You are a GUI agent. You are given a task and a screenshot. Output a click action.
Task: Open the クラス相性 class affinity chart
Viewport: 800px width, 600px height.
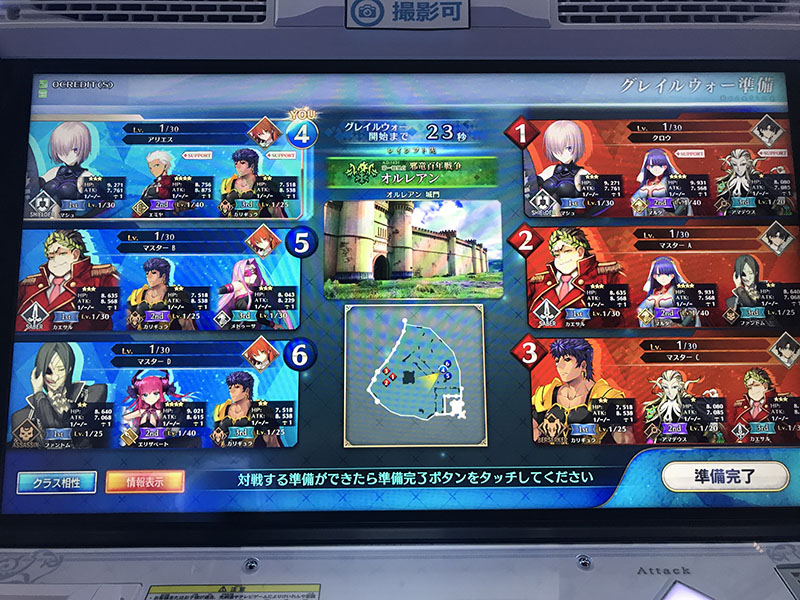[x=56, y=481]
